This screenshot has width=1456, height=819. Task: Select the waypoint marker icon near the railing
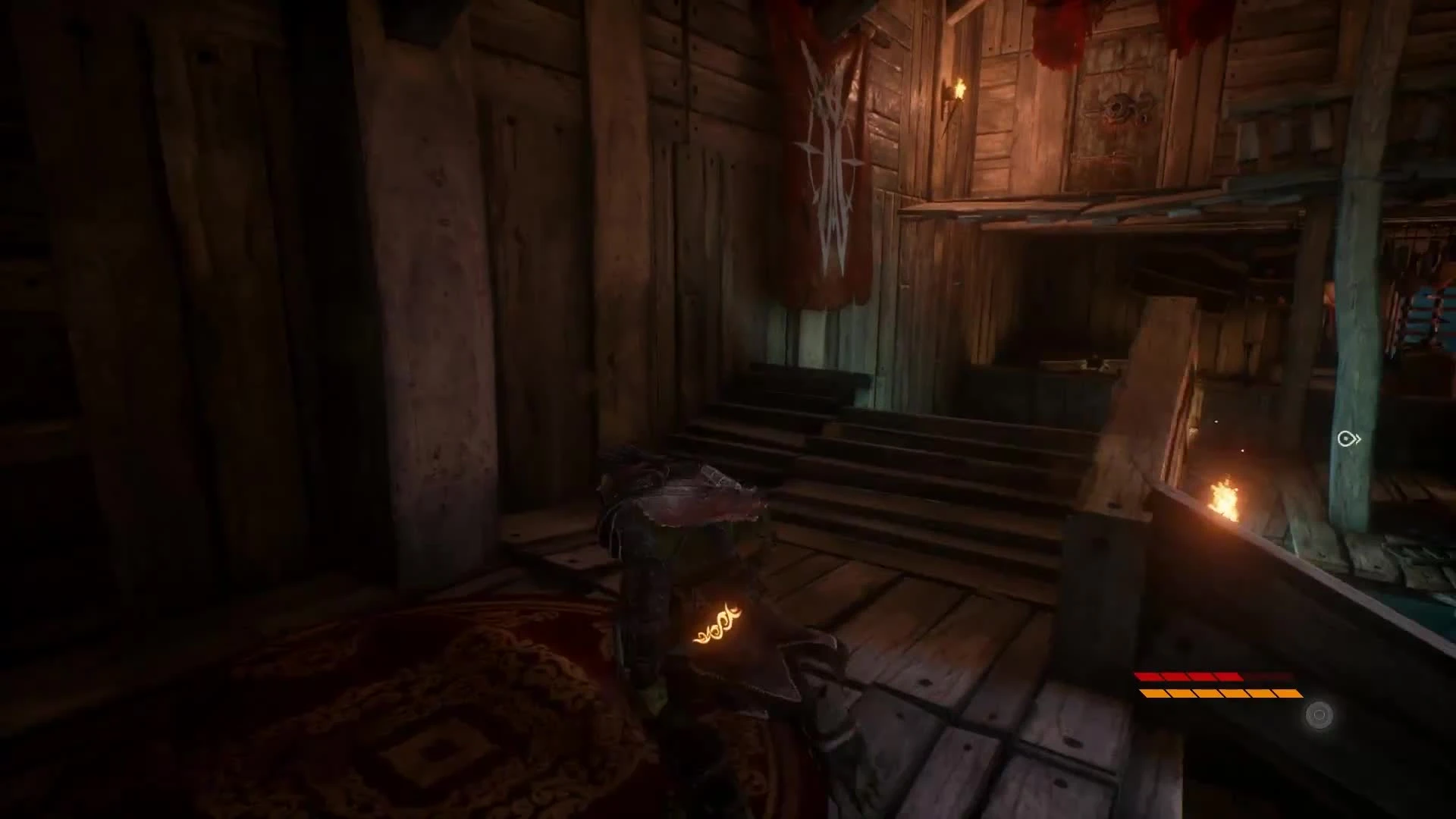click(x=1348, y=438)
